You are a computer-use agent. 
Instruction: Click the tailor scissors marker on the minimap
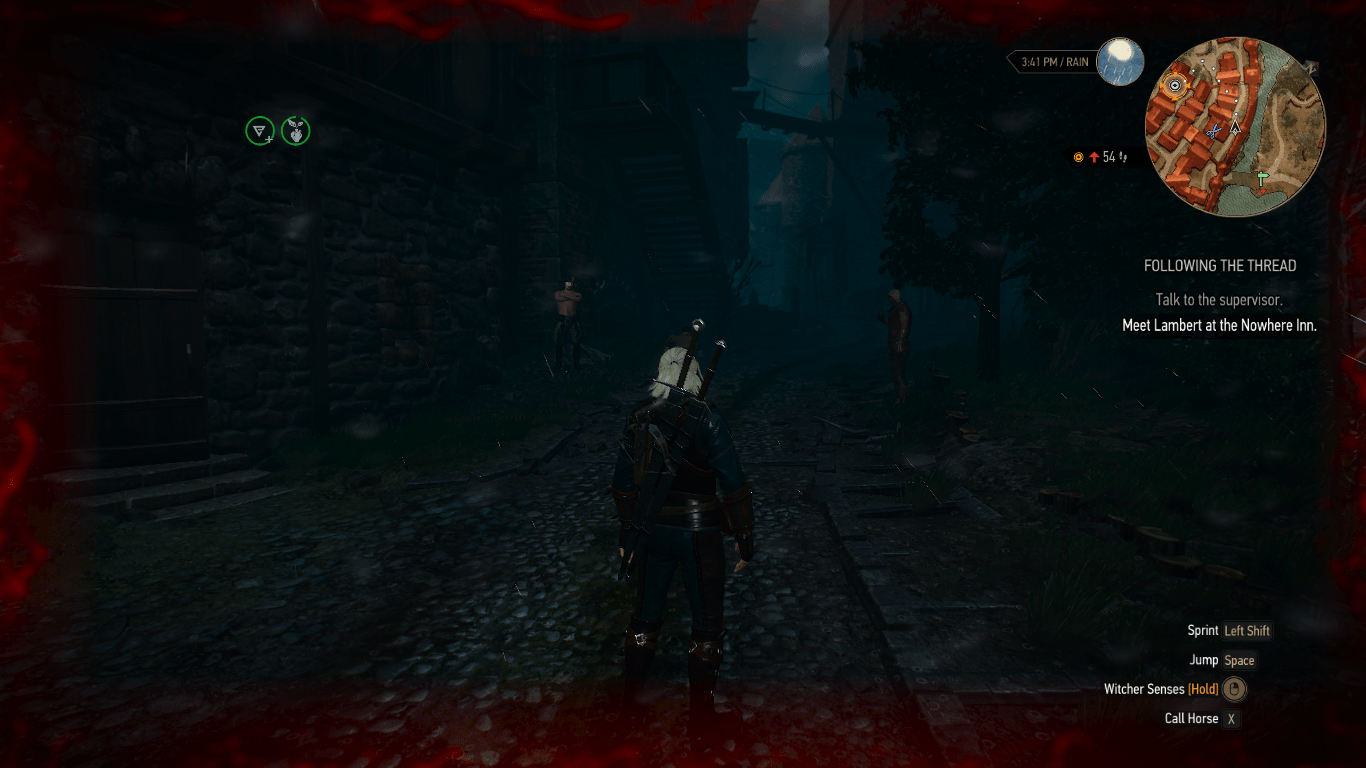1213,130
